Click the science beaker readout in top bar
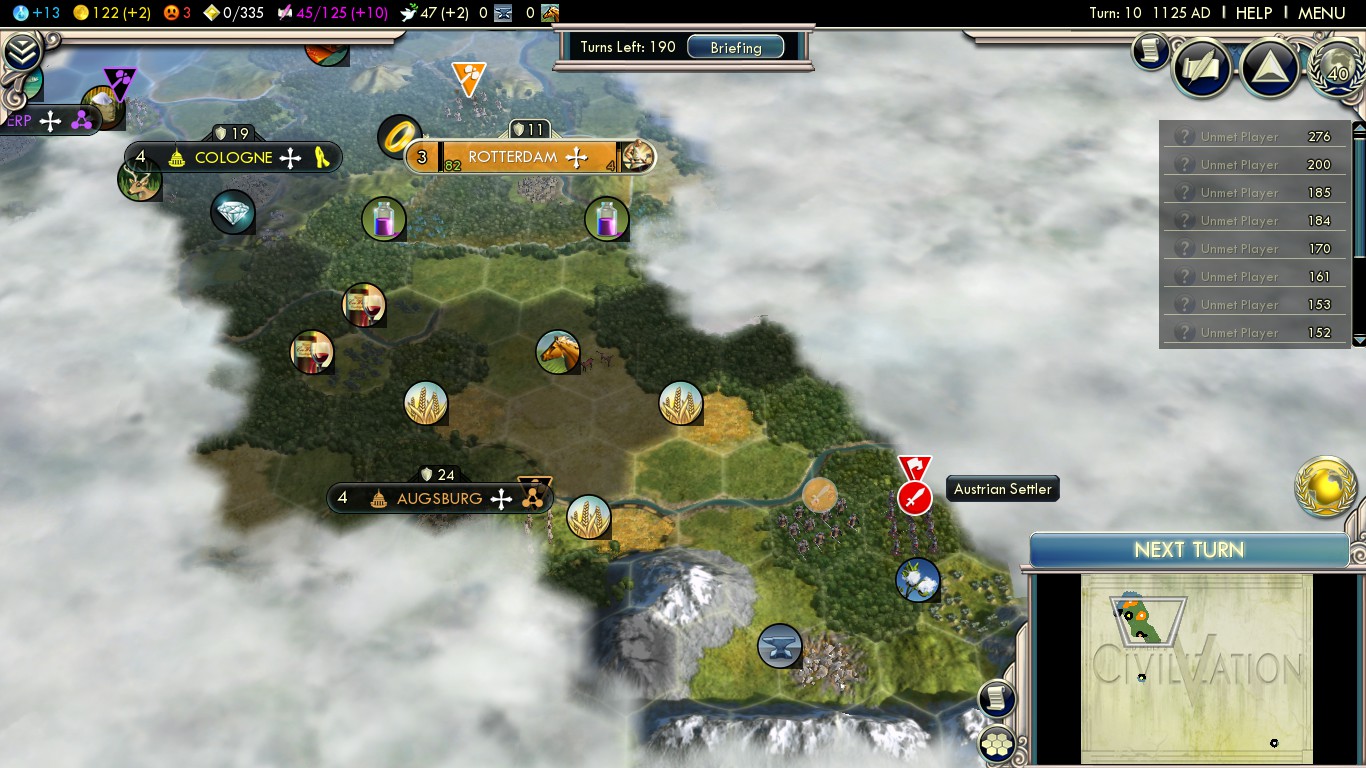Image resolution: width=1366 pixels, height=768 pixels. (x=37, y=13)
